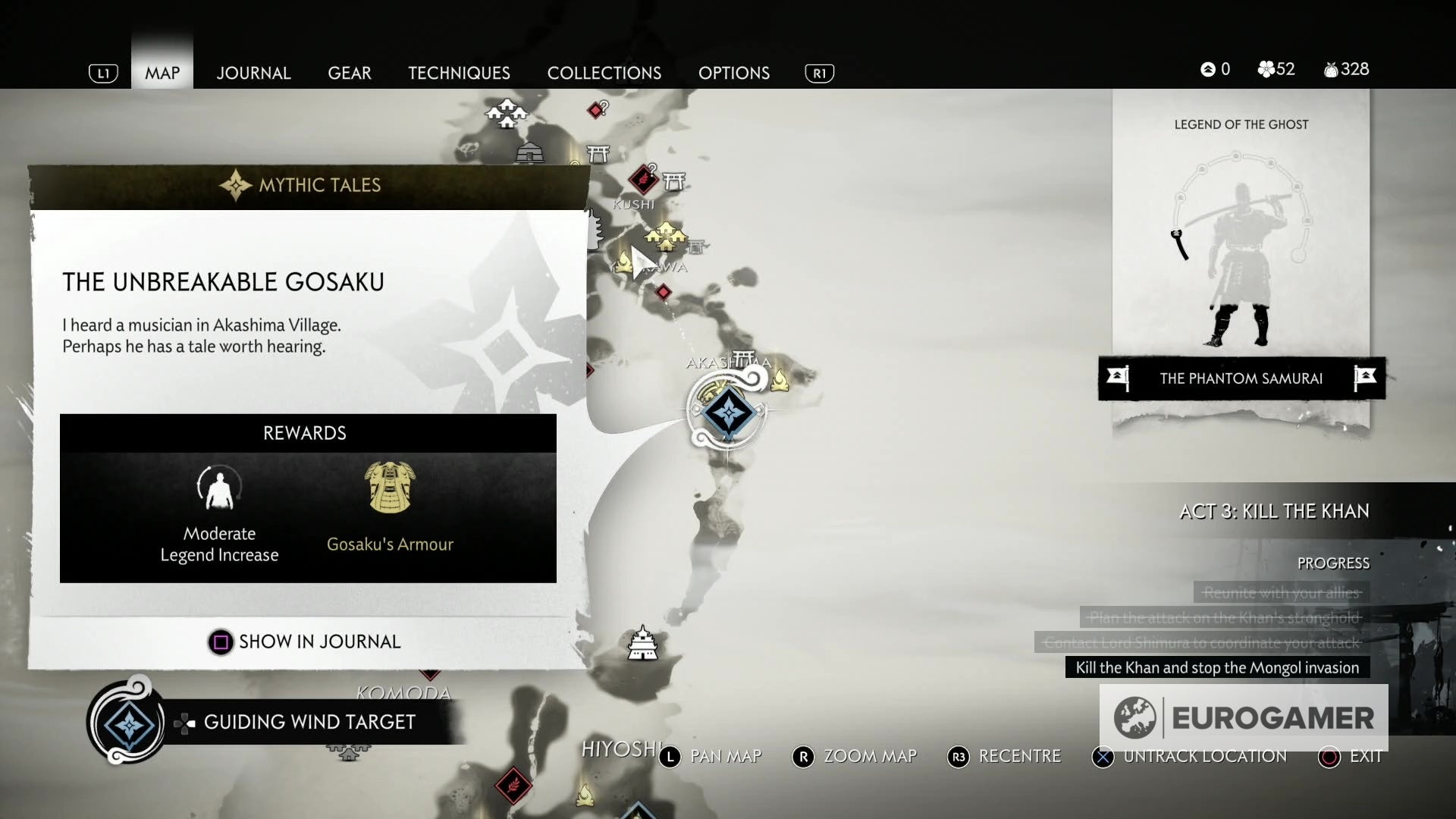
Task: Select the Mythic Tale marker near Akashima
Action: tap(730, 413)
